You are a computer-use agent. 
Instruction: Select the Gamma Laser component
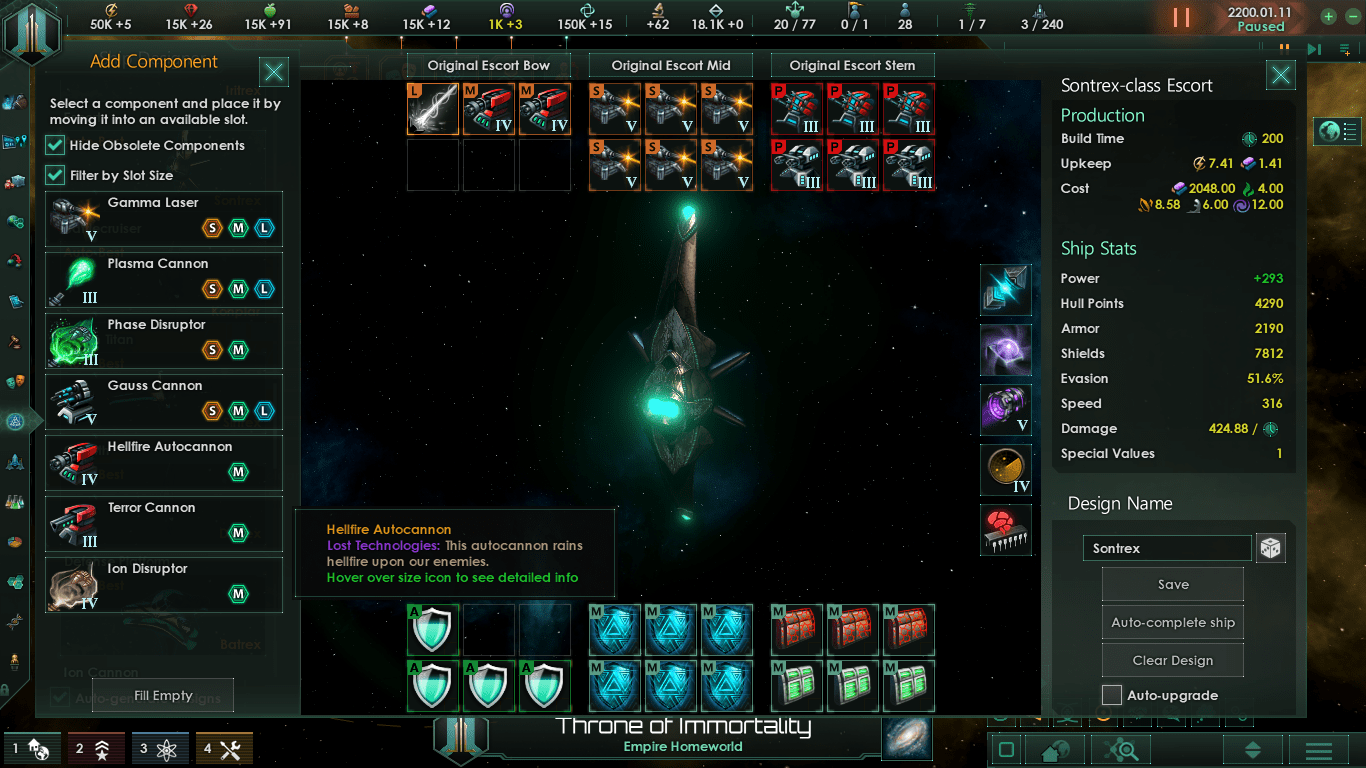[x=163, y=218]
